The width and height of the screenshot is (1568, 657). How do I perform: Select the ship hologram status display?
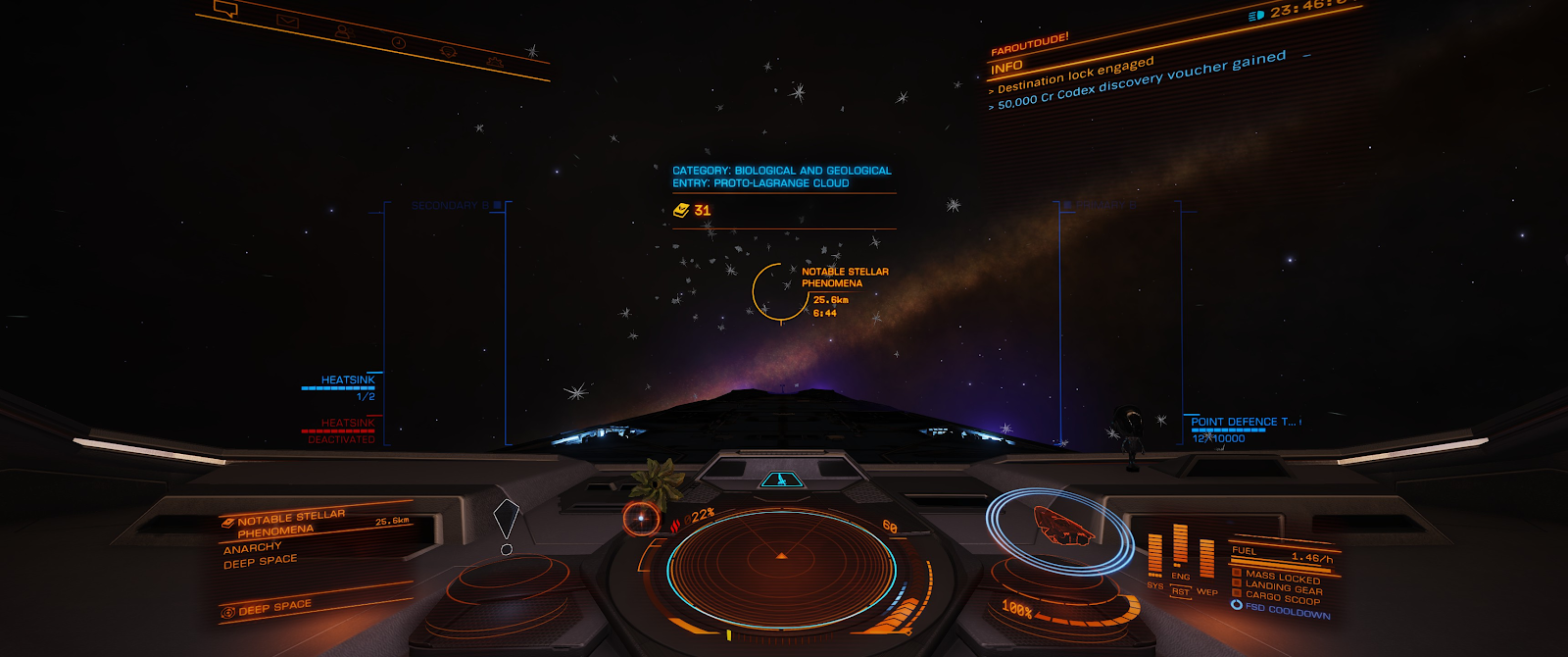coord(1060,526)
